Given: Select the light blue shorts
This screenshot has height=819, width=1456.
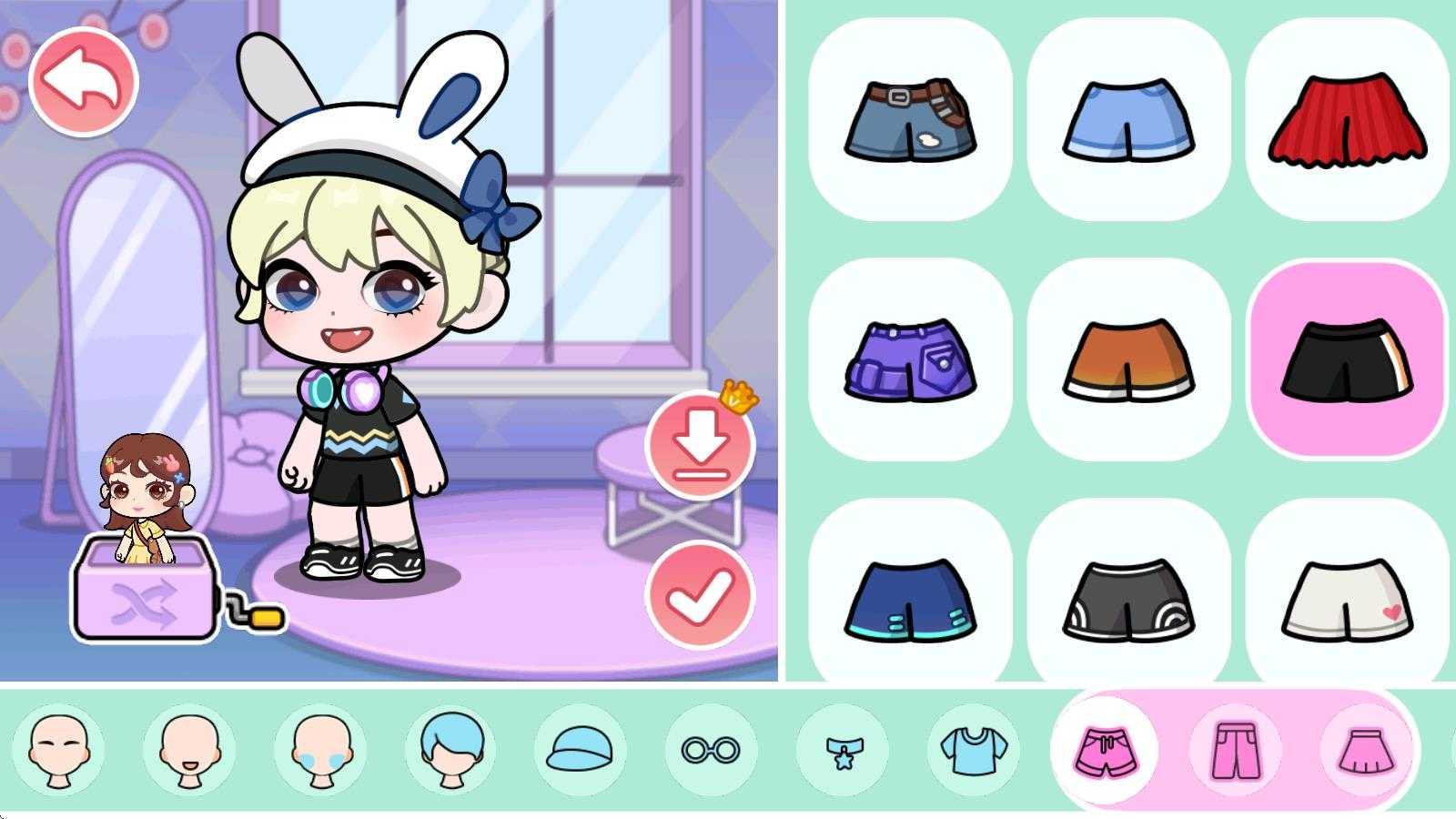Looking at the screenshot, I should [x=1128, y=119].
